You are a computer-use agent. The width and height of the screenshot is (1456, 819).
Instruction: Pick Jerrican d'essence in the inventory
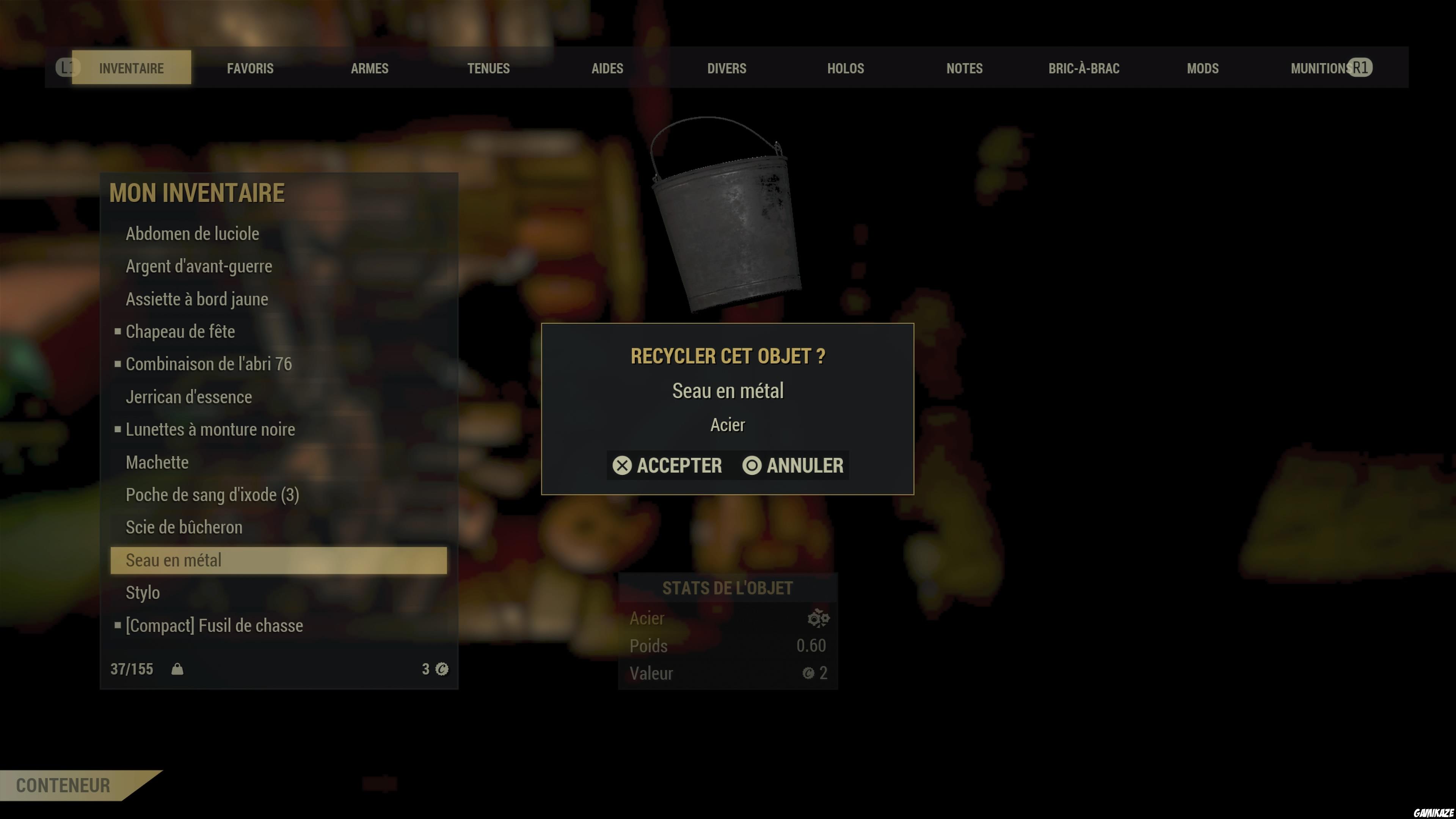188,397
